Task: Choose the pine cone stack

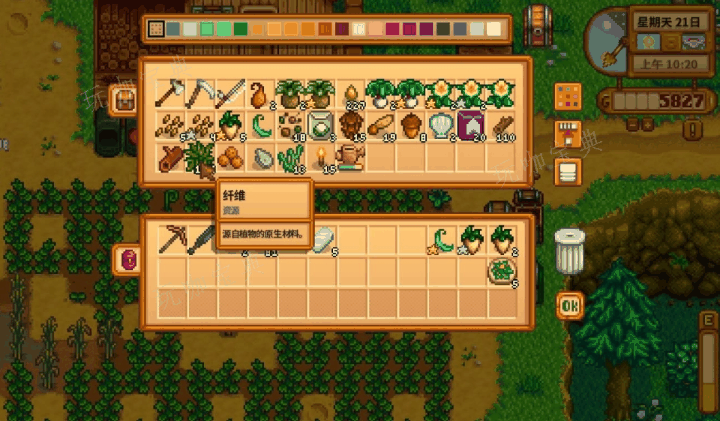Action: (350, 126)
